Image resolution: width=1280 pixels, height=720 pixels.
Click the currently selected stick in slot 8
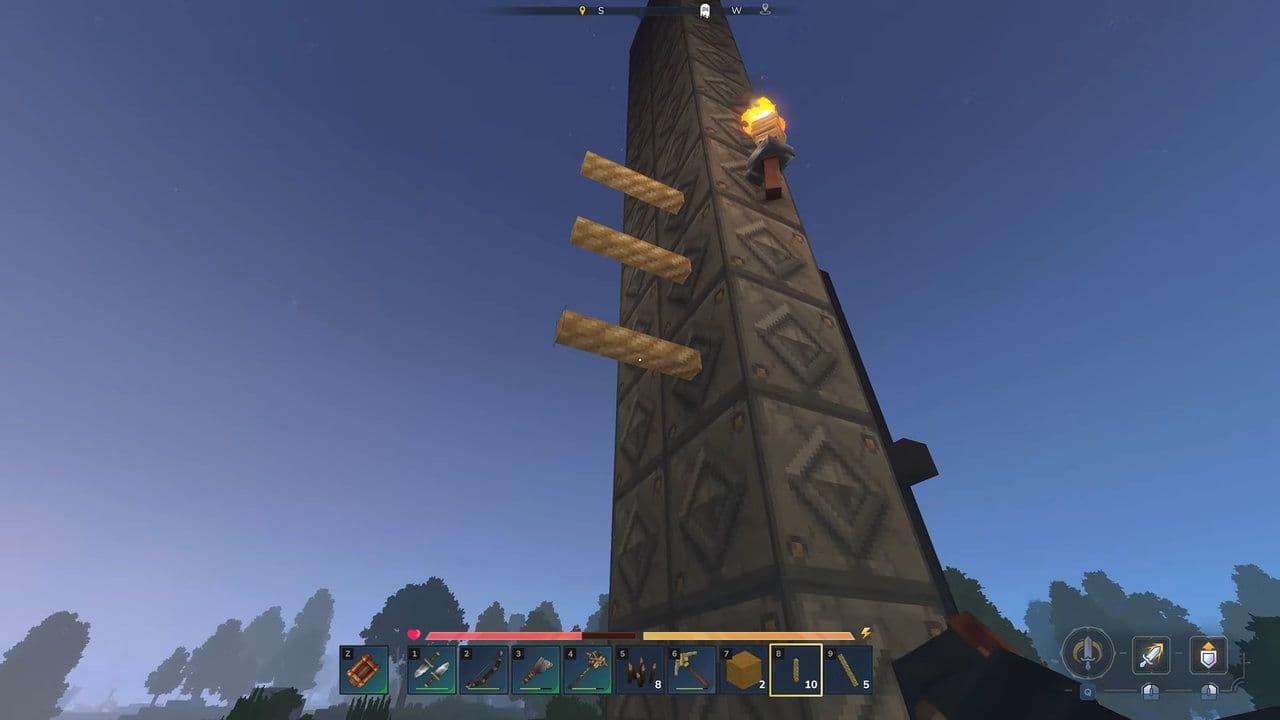(x=797, y=670)
